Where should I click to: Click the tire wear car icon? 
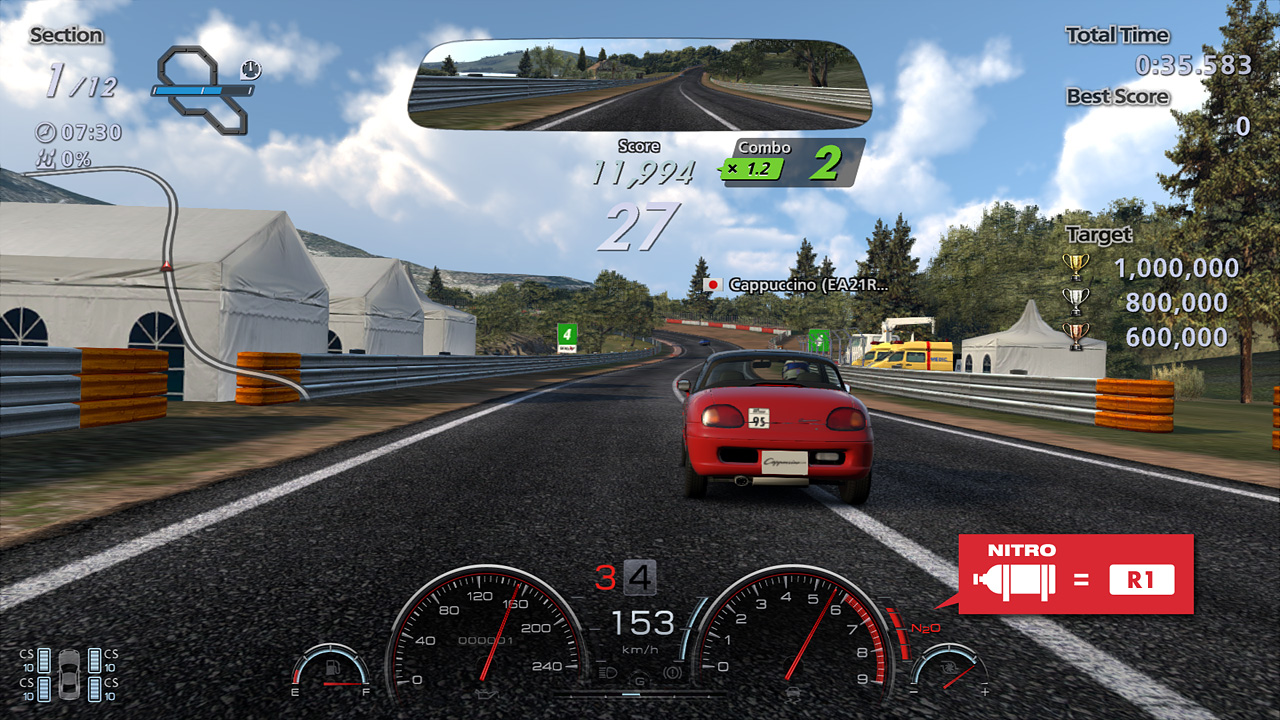[x=69, y=674]
